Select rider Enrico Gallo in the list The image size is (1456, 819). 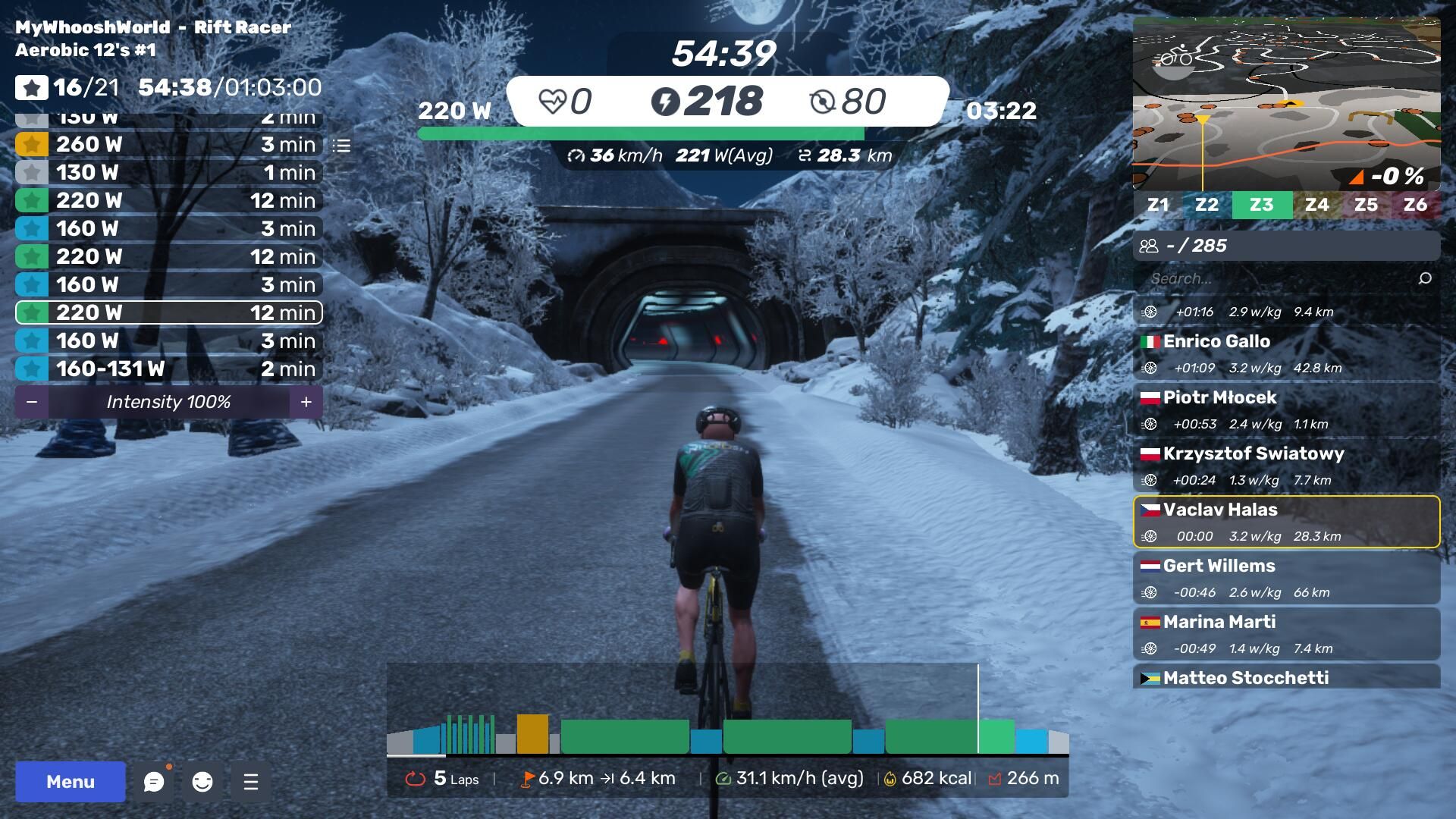[1286, 353]
